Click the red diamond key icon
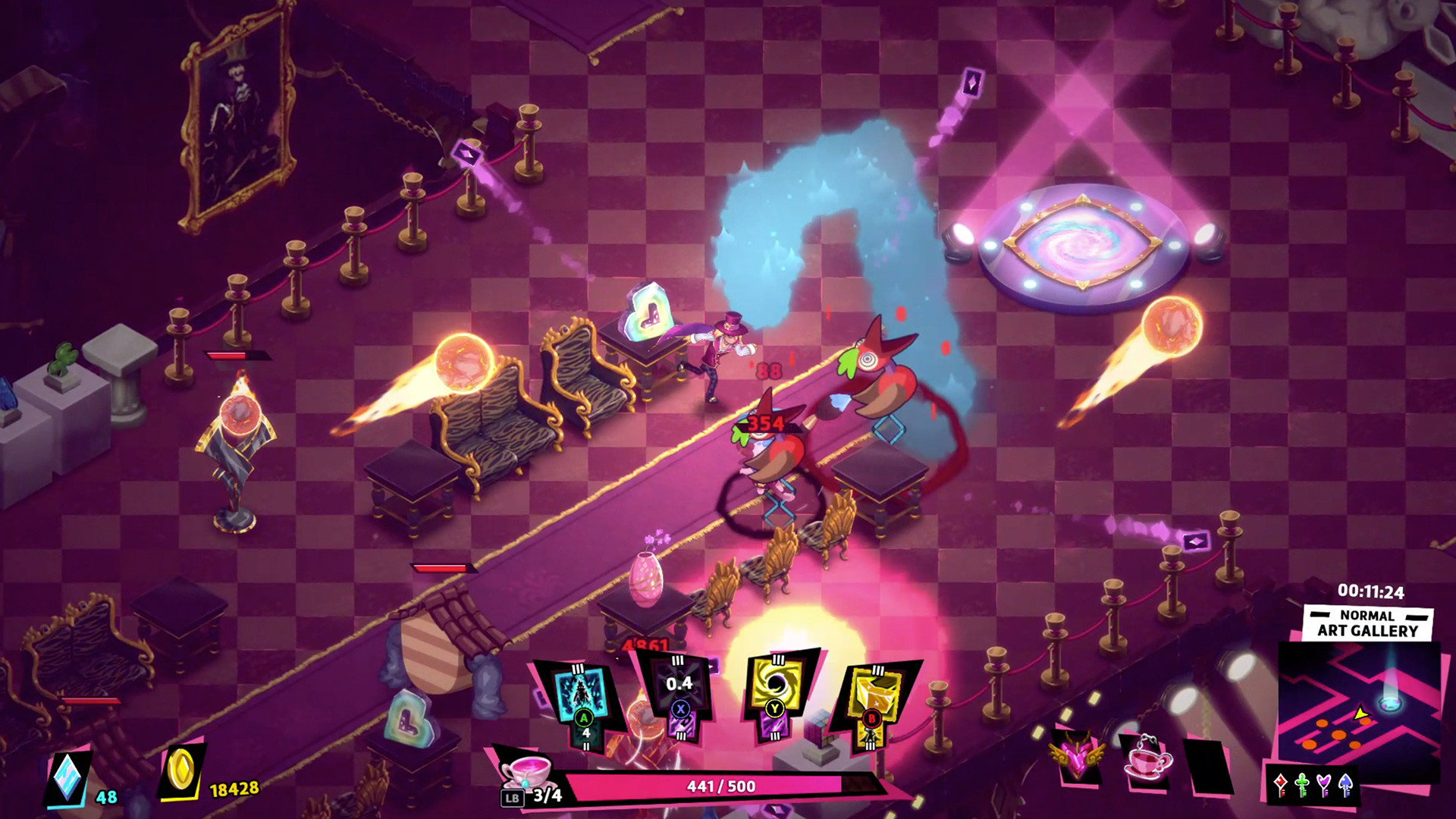1456x819 pixels. [1281, 783]
